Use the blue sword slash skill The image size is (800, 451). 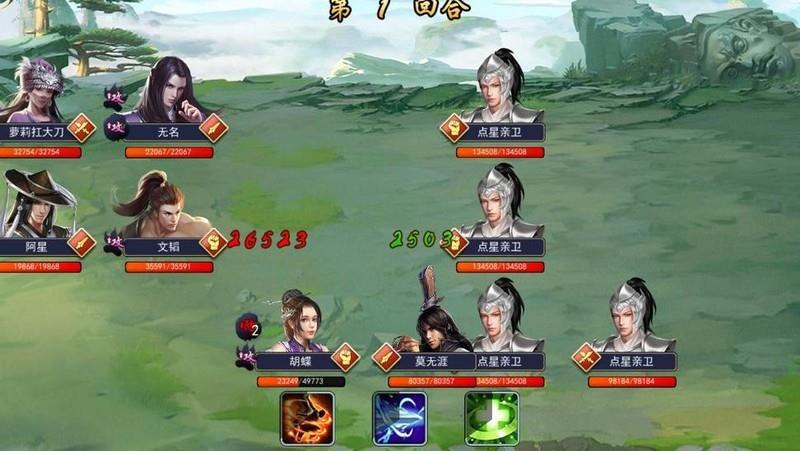tap(399, 418)
